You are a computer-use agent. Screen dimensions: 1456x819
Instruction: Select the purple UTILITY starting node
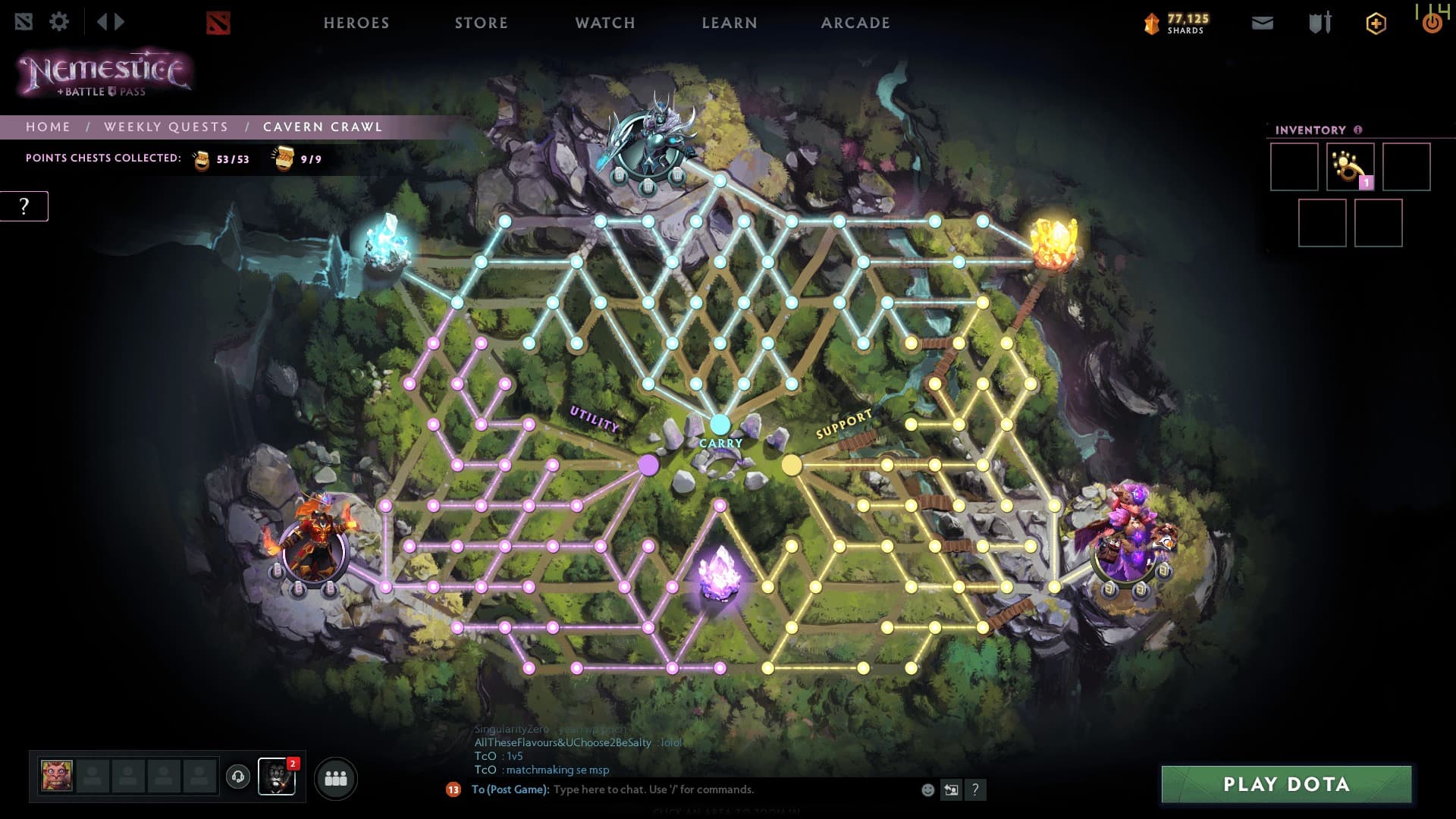point(648,465)
